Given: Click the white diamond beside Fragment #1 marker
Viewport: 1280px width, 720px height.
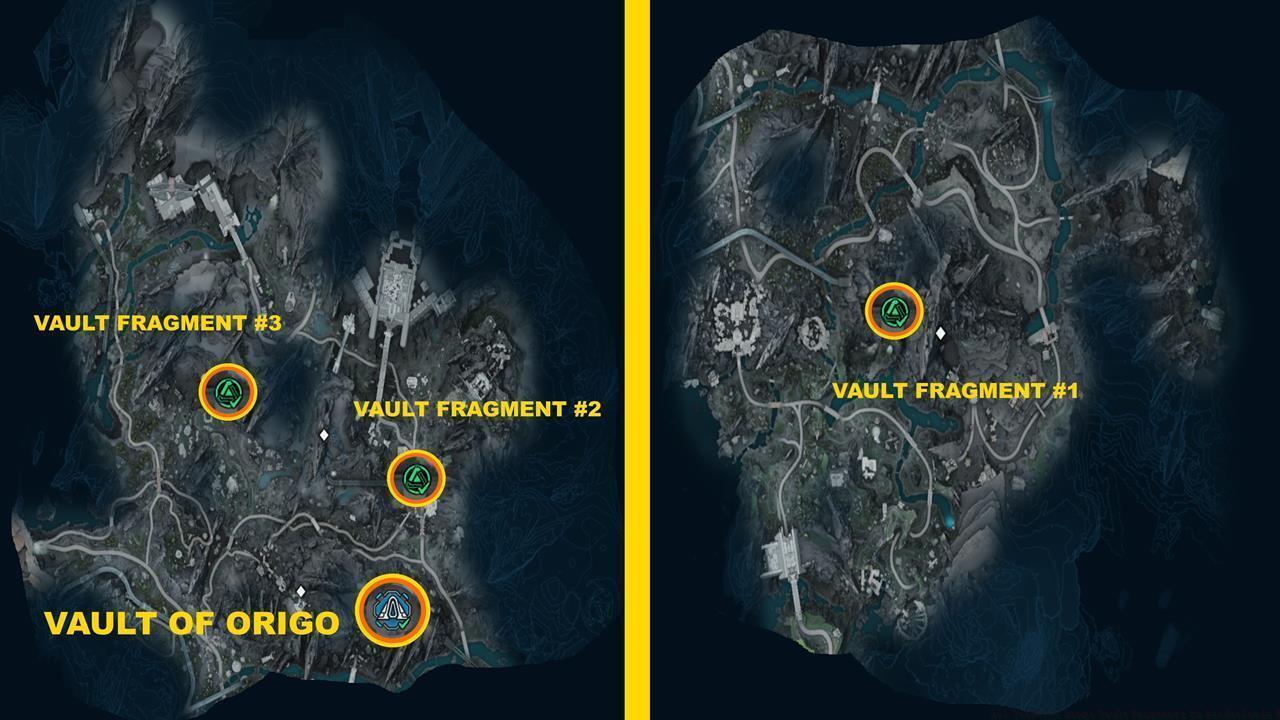Looking at the screenshot, I should point(941,333).
